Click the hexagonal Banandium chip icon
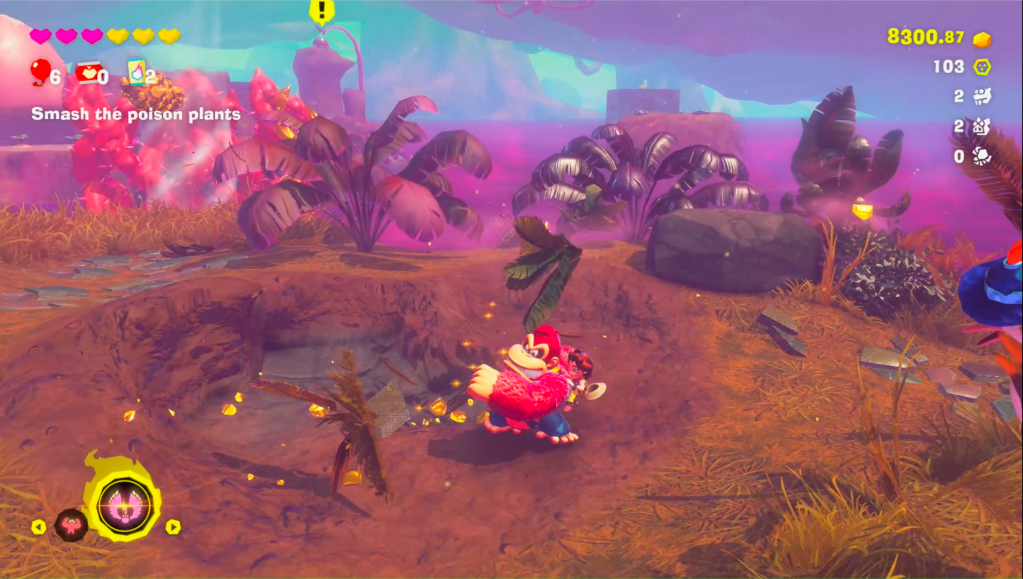Screen dimensions: 1023x579 [982, 67]
